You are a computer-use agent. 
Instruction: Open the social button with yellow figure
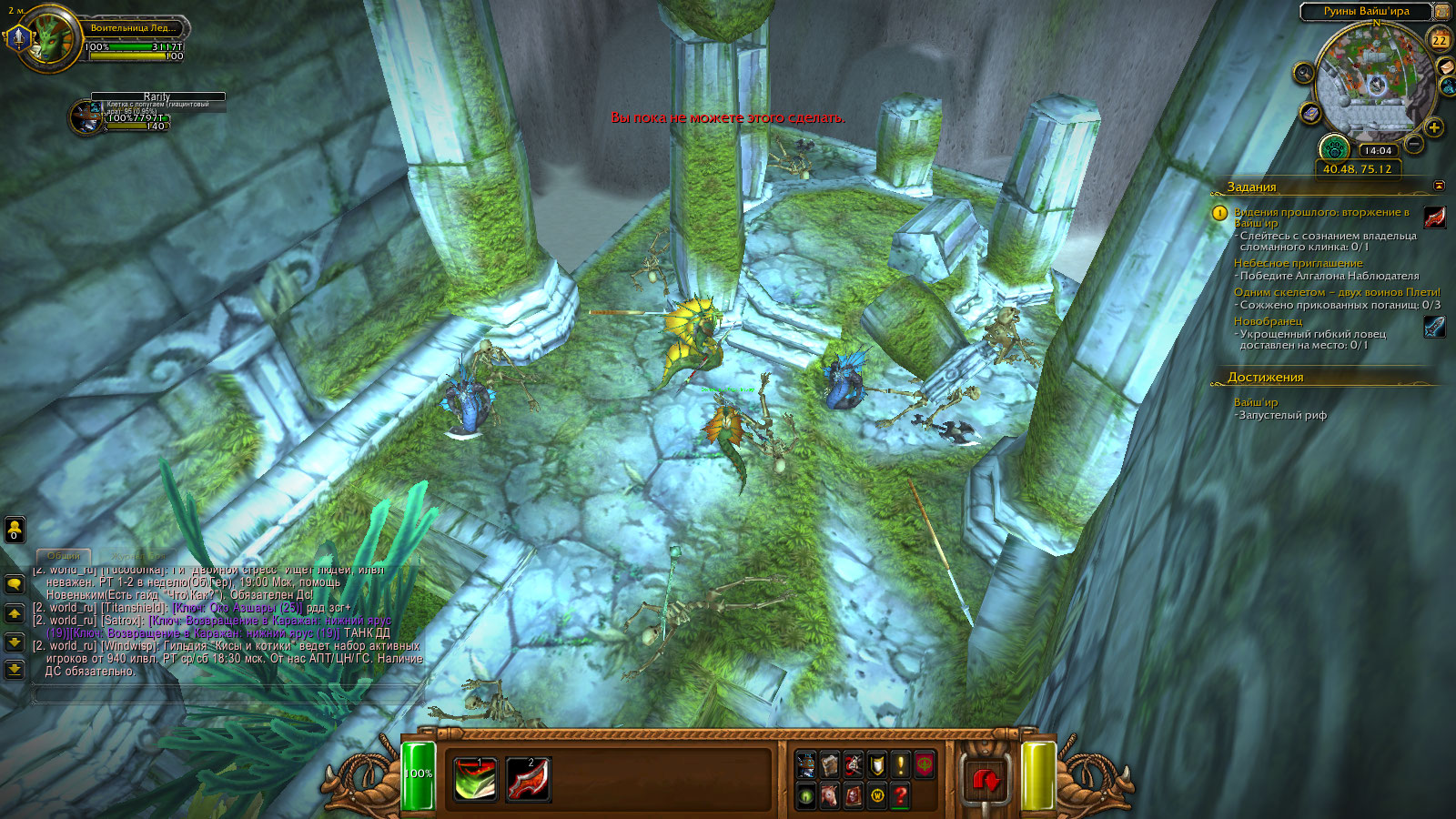(15, 529)
